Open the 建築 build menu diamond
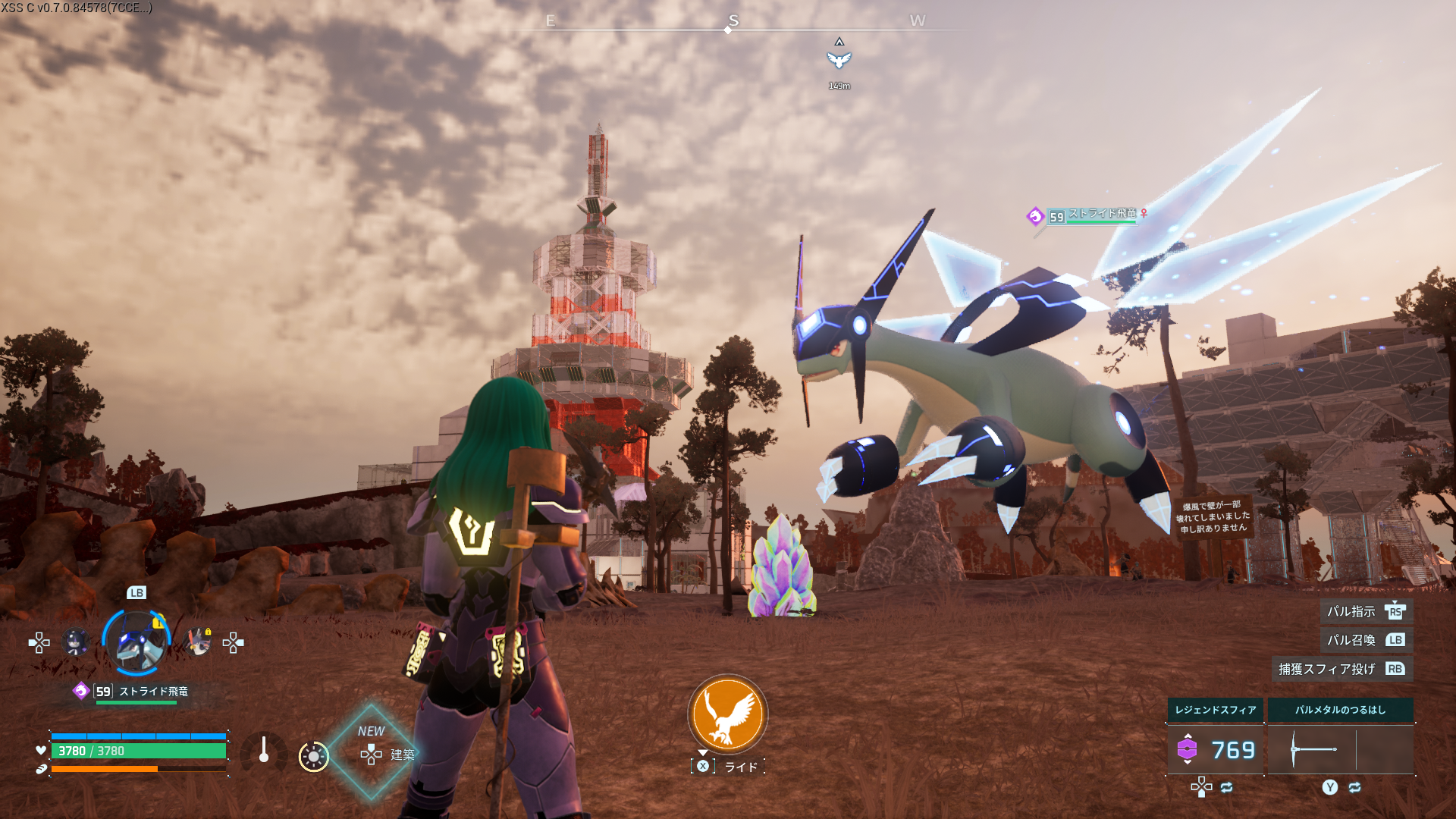The image size is (1456, 819). 372,752
